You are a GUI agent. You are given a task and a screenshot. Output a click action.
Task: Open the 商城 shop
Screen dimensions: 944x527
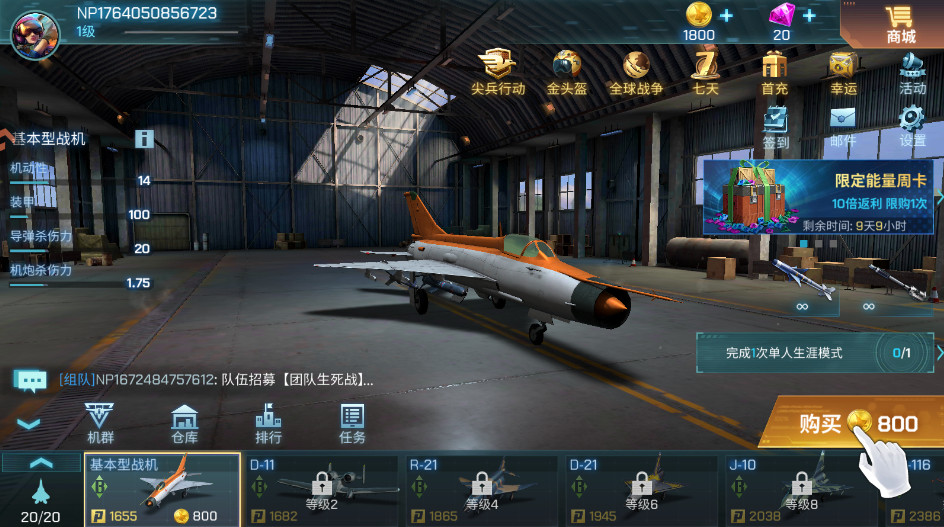coord(900,24)
